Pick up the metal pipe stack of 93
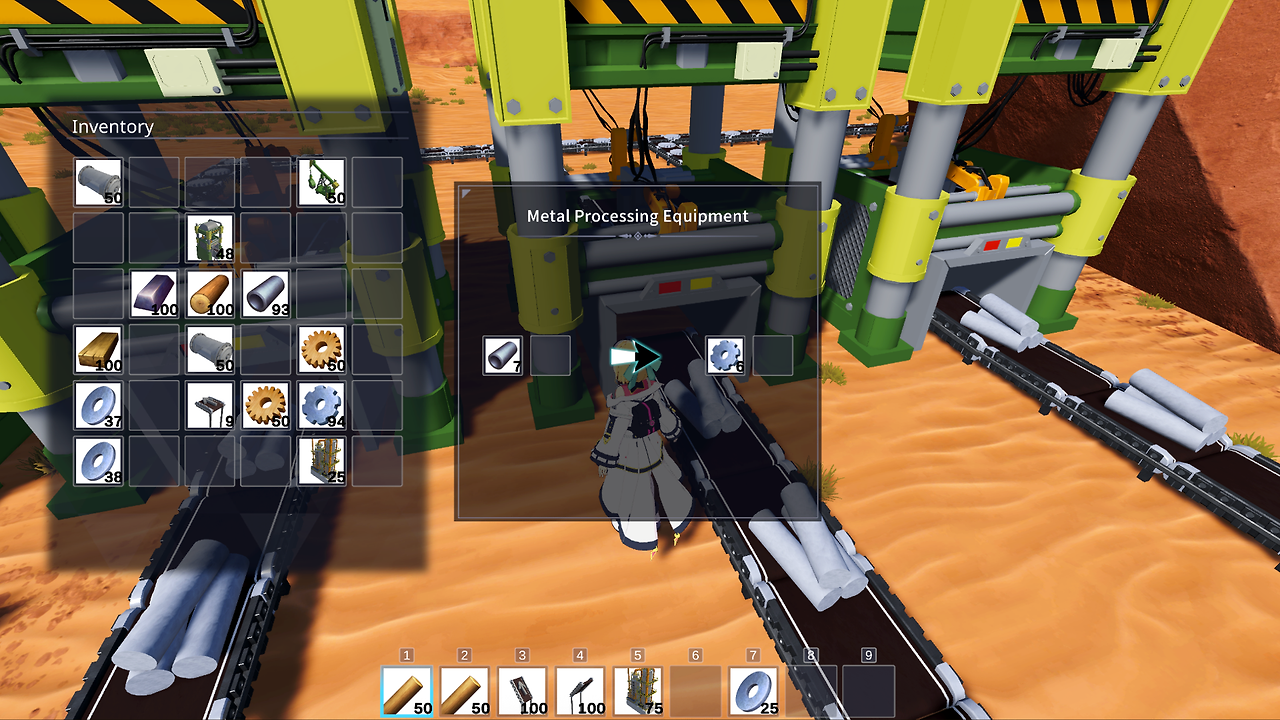This screenshot has height=720, width=1280. [x=263, y=295]
